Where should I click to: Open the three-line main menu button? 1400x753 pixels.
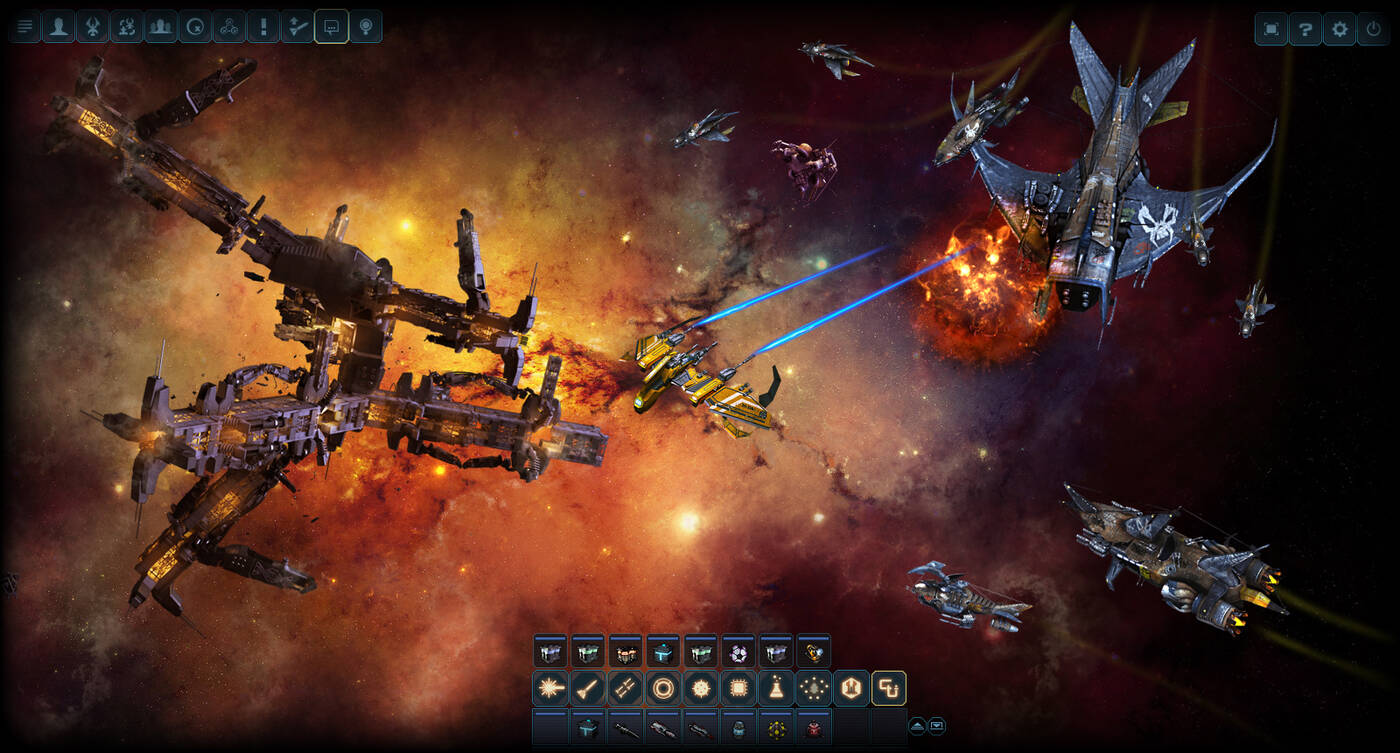click(x=25, y=27)
